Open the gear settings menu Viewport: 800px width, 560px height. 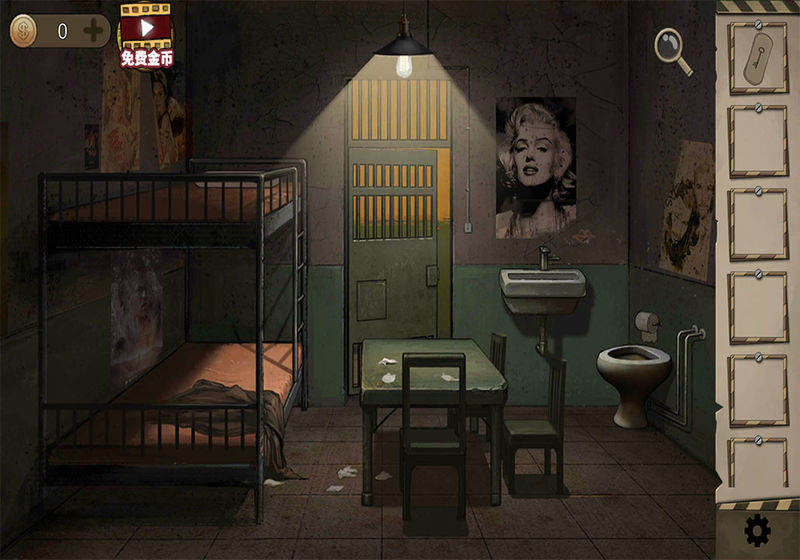(757, 528)
